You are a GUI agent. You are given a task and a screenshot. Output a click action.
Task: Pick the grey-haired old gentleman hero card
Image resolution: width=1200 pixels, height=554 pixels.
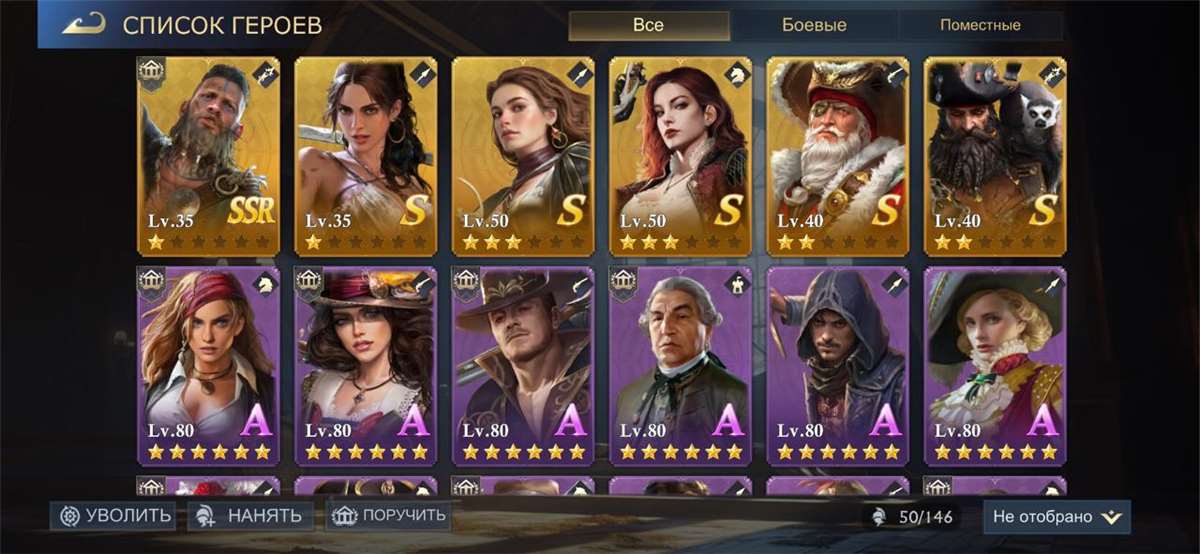click(680, 365)
